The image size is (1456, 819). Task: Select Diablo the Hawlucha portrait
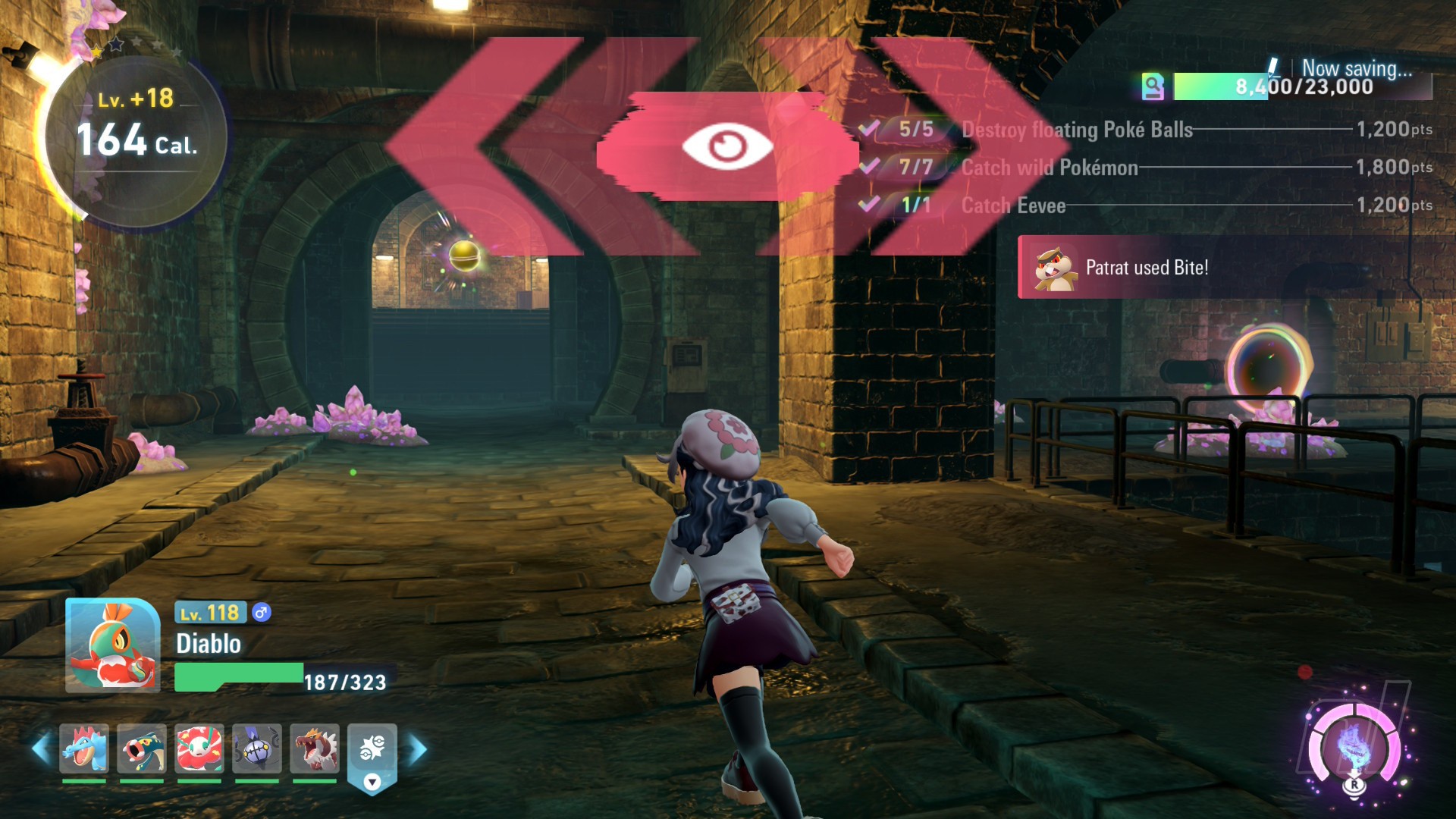coord(112,645)
